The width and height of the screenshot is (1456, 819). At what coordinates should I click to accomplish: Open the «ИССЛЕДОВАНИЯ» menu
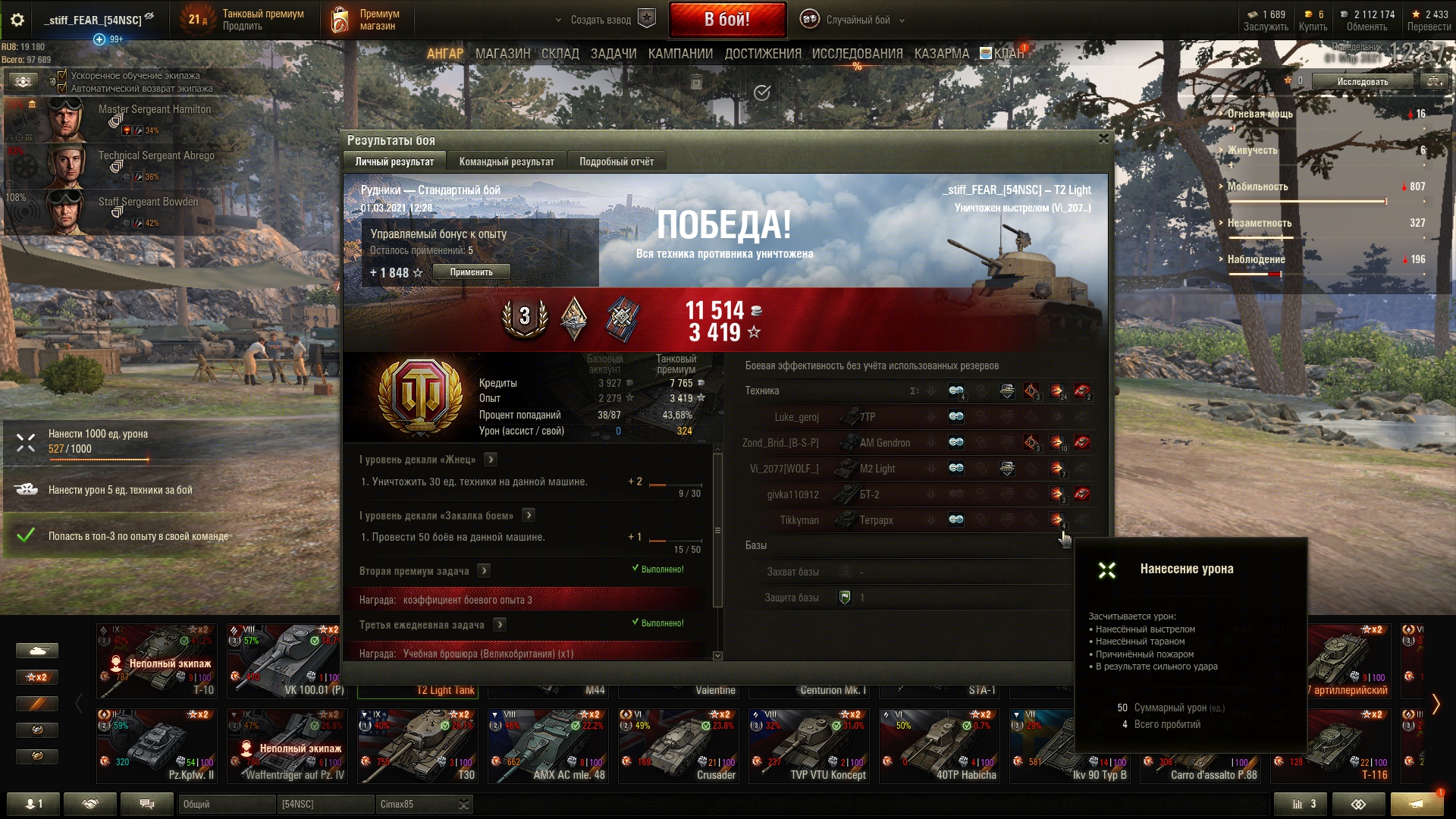point(857,54)
